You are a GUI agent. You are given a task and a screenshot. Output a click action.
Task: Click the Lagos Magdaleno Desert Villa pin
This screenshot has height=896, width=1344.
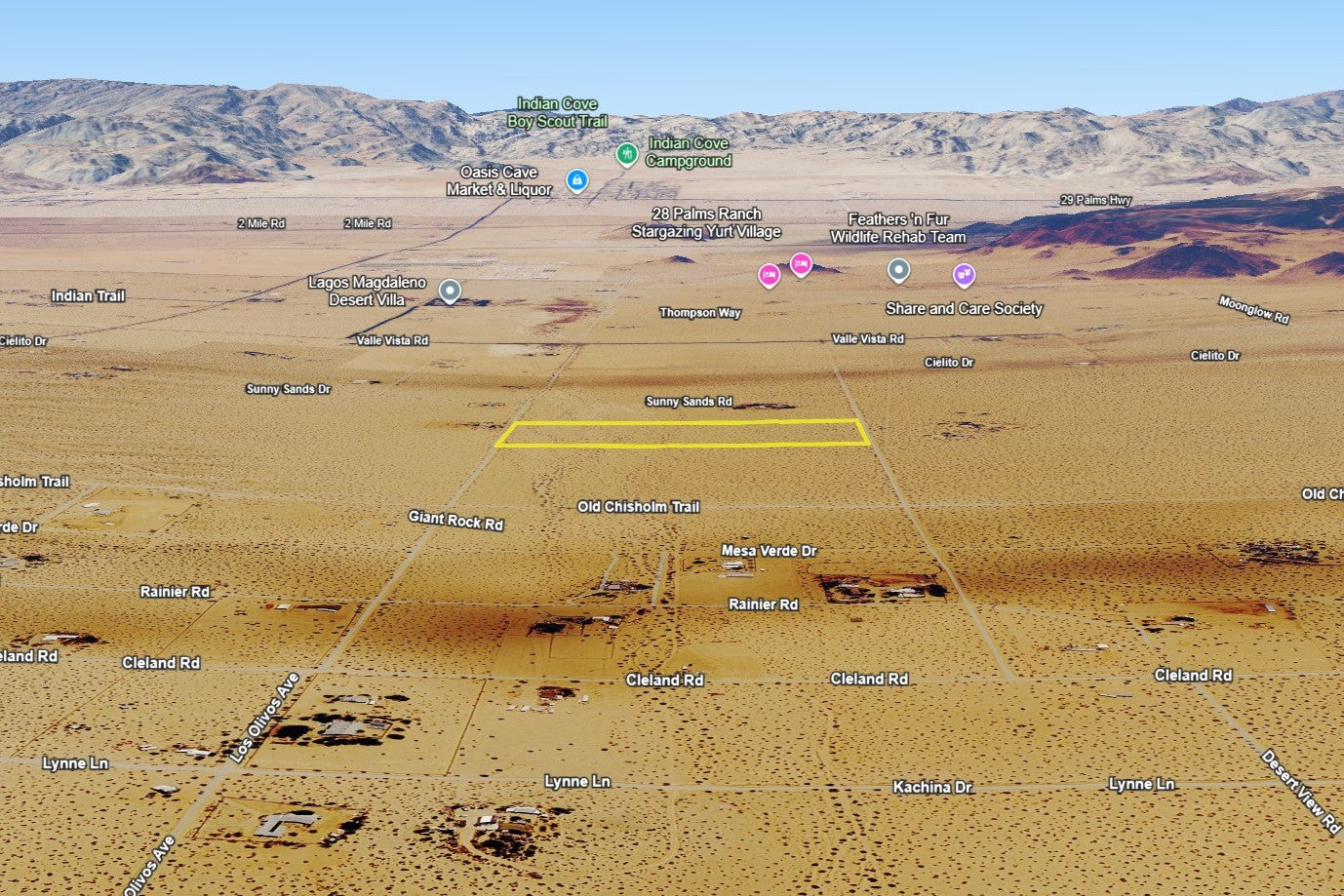tap(450, 291)
